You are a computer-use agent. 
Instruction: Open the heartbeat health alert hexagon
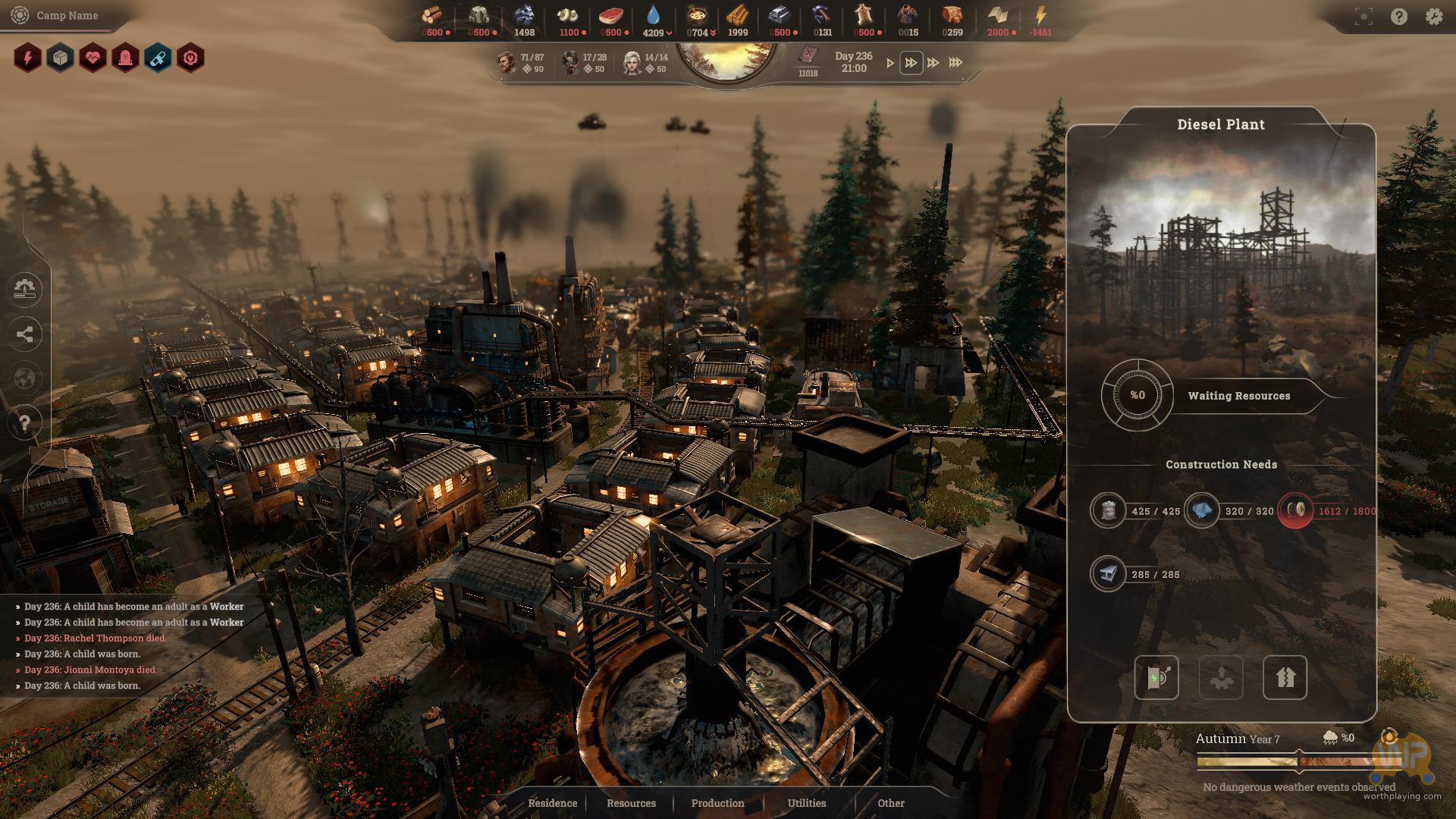(93, 58)
